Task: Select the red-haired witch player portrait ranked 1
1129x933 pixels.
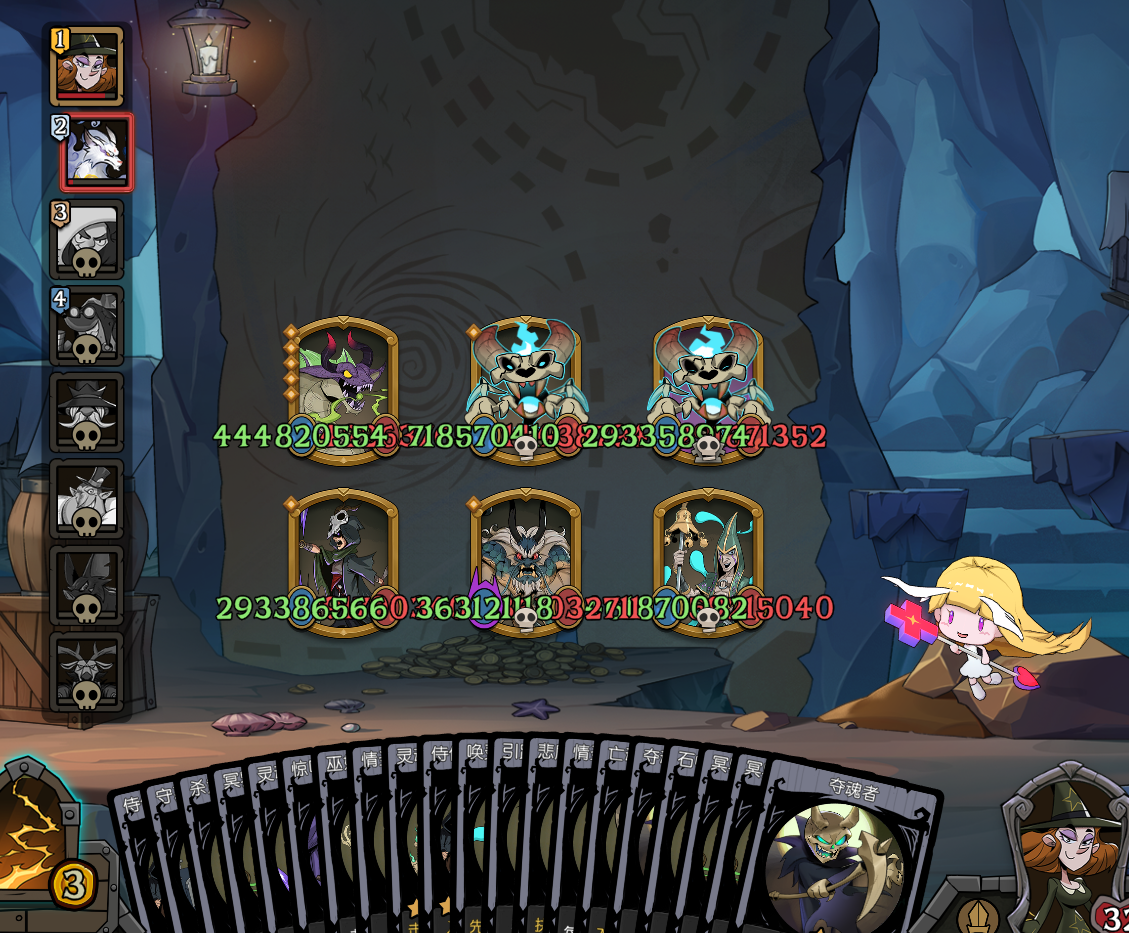Action: click(x=89, y=66)
